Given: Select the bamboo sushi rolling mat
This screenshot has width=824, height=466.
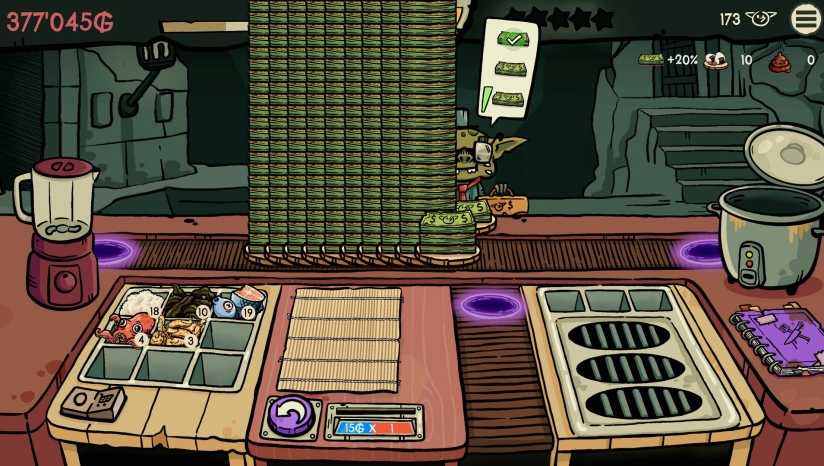Looking at the screenshot, I should point(339,340).
